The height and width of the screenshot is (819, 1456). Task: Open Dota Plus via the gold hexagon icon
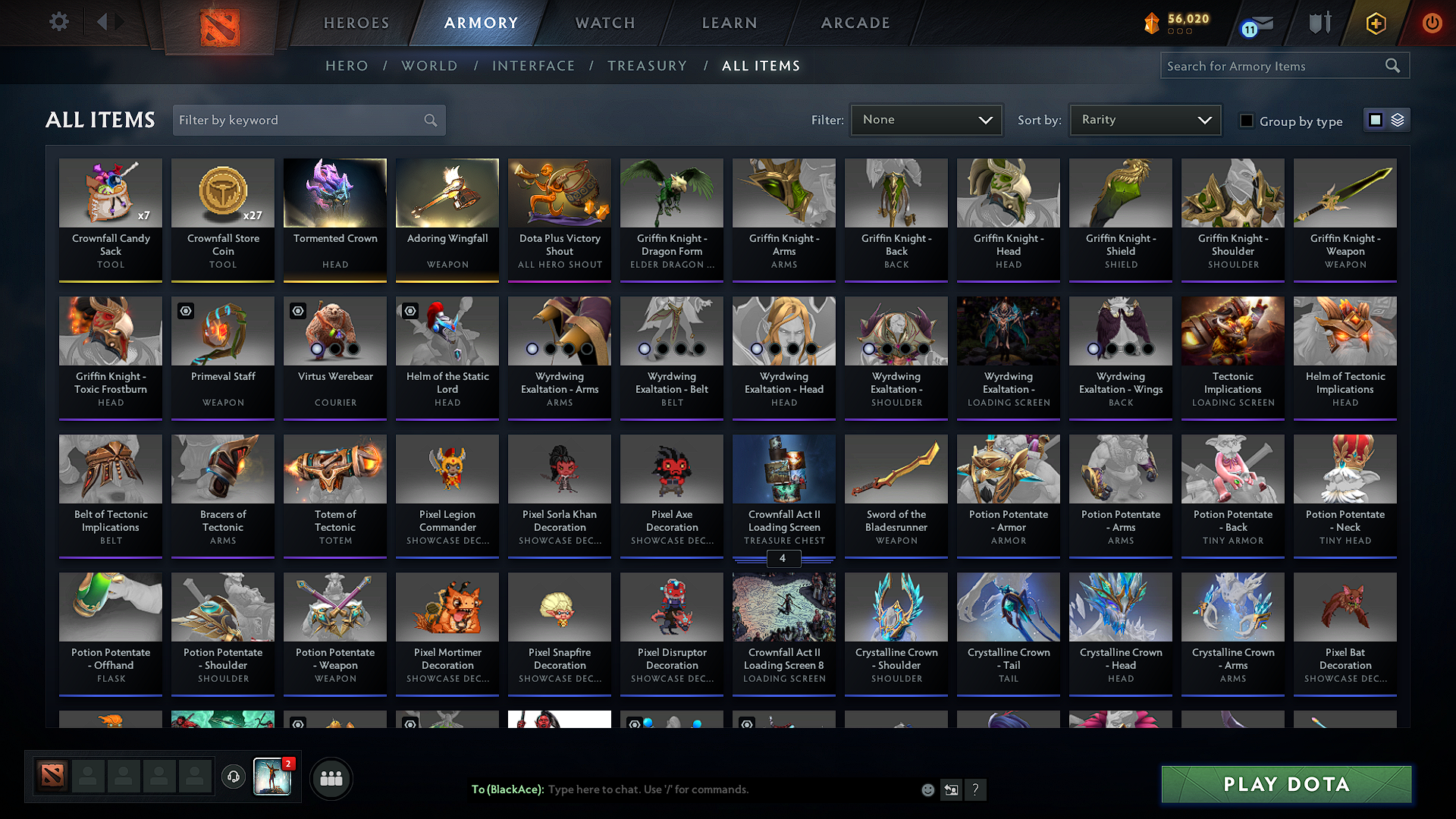1375,23
